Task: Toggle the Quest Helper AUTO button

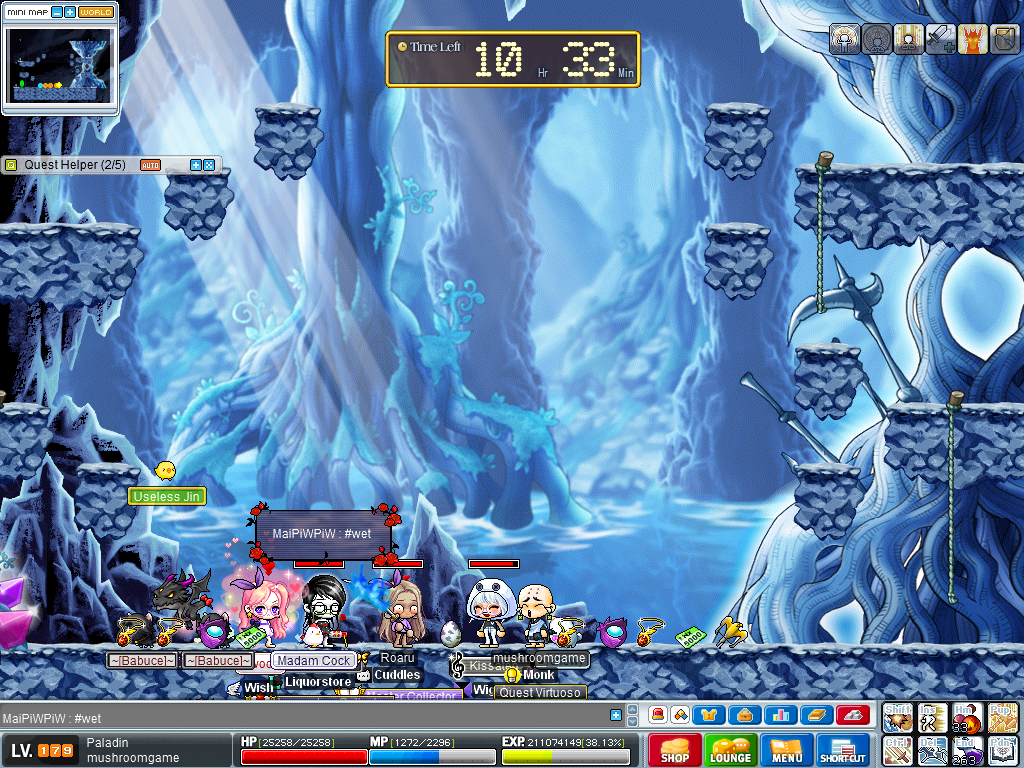Action: point(150,165)
